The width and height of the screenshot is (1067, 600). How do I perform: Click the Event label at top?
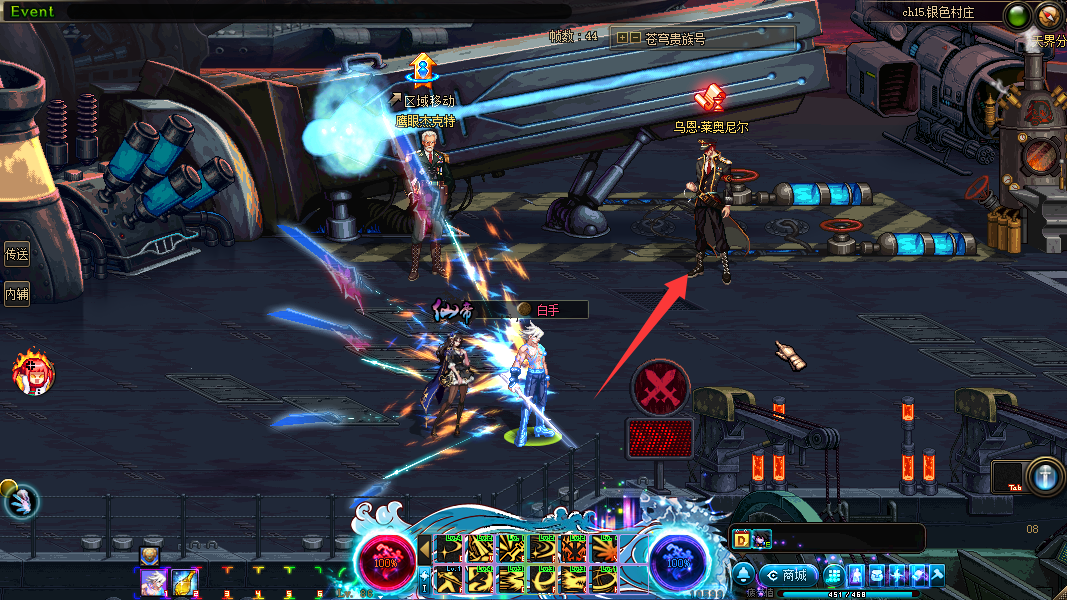[x=32, y=11]
